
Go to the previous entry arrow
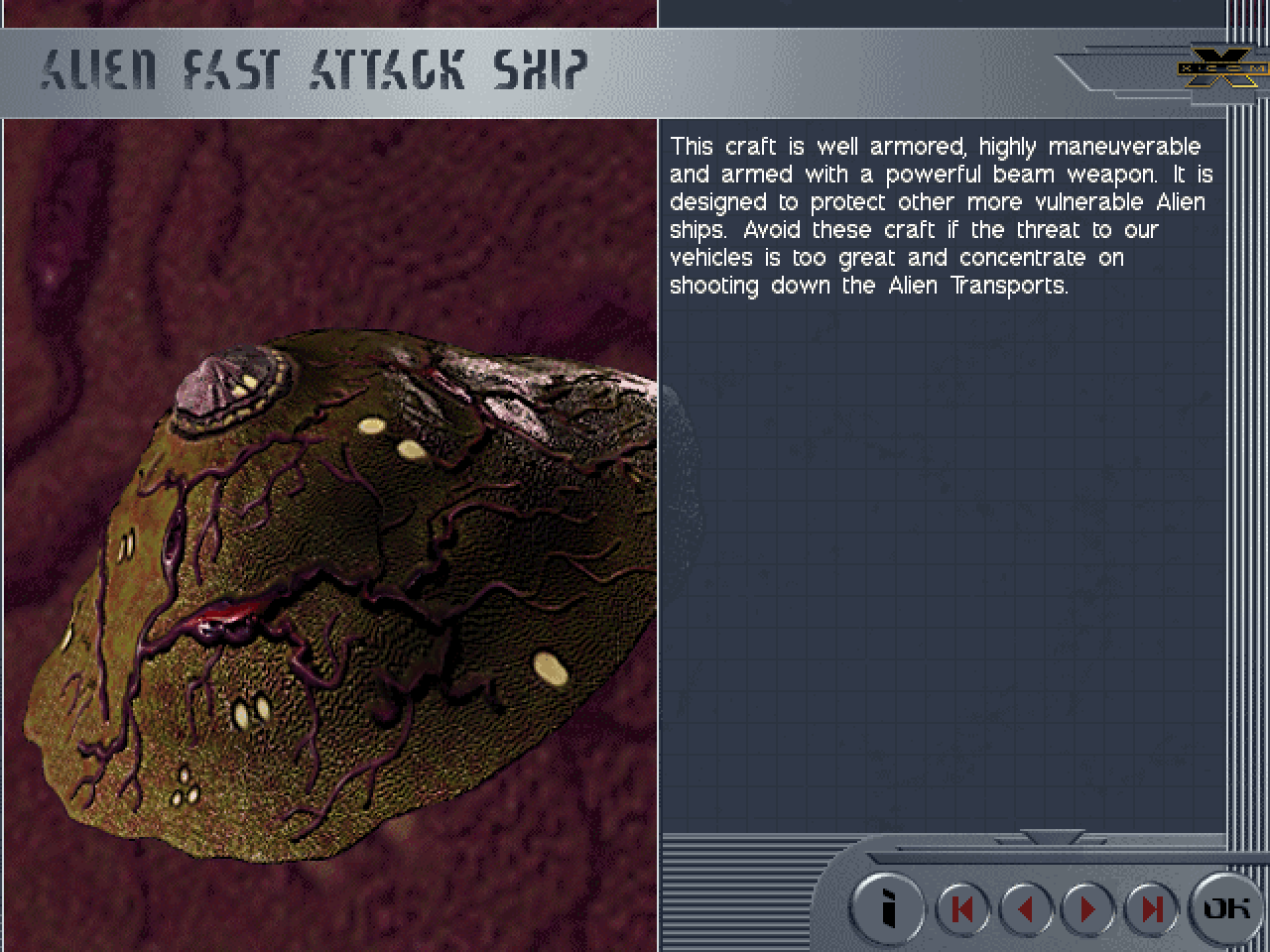(1026, 908)
